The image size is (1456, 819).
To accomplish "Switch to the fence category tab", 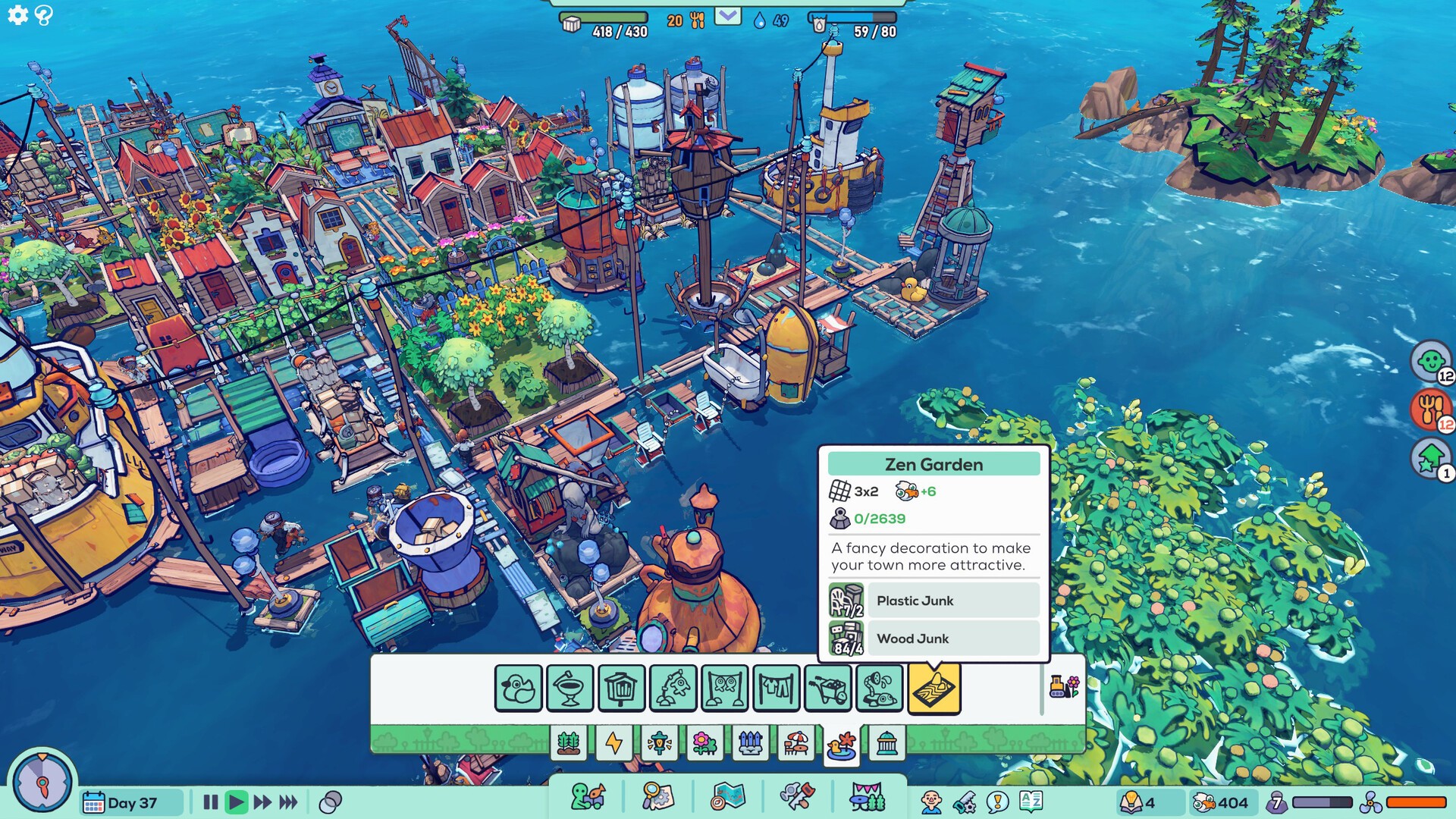I will [750, 743].
